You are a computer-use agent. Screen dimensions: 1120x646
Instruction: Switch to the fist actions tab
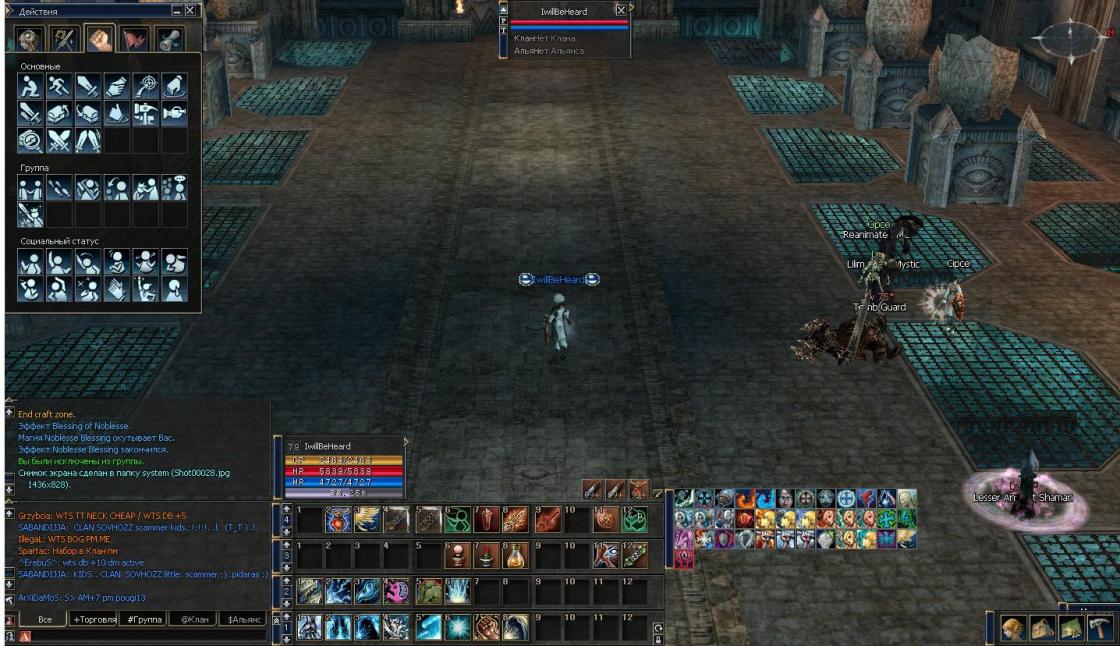[99, 39]
